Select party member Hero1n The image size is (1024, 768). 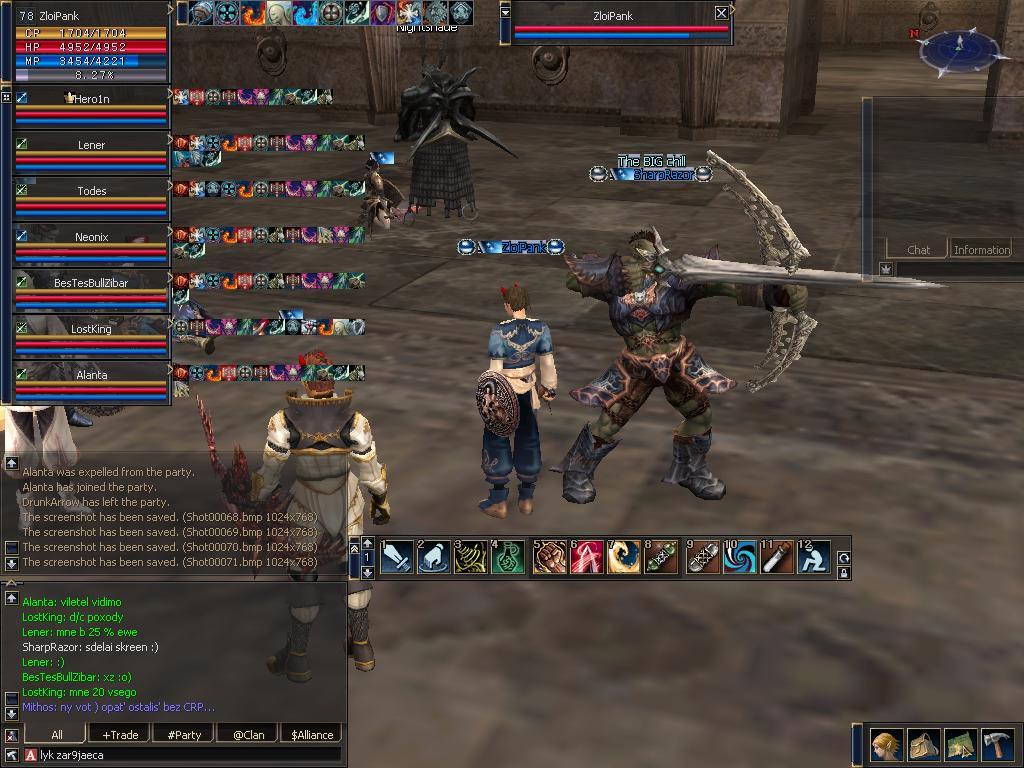click(x=92, y=99)
